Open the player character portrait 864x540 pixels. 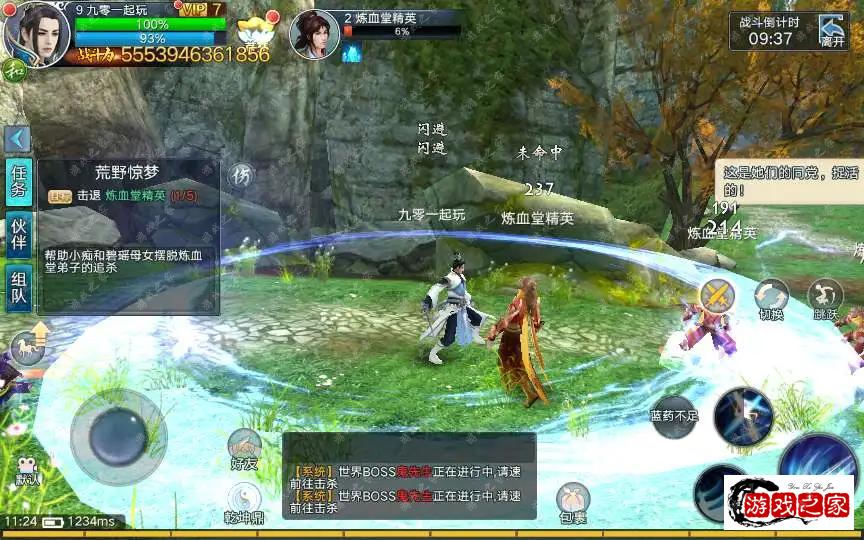point(36,30)
